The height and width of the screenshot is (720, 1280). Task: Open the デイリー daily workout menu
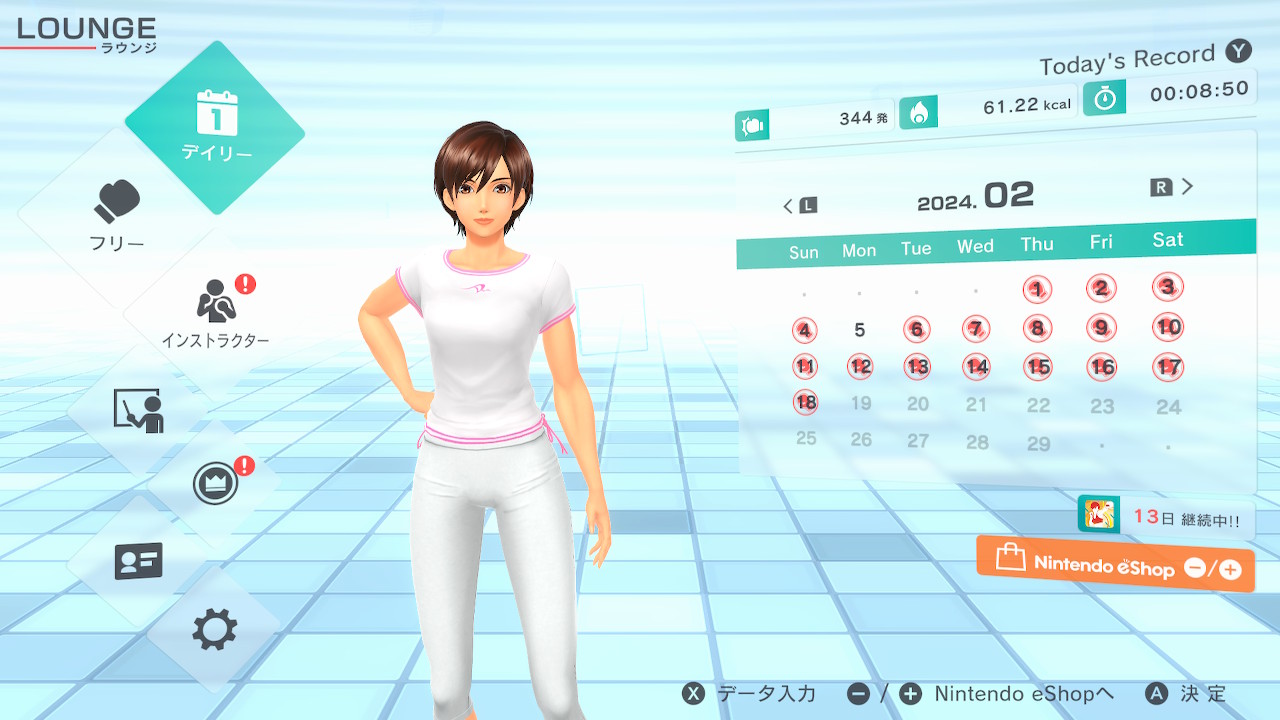[215, 127]
